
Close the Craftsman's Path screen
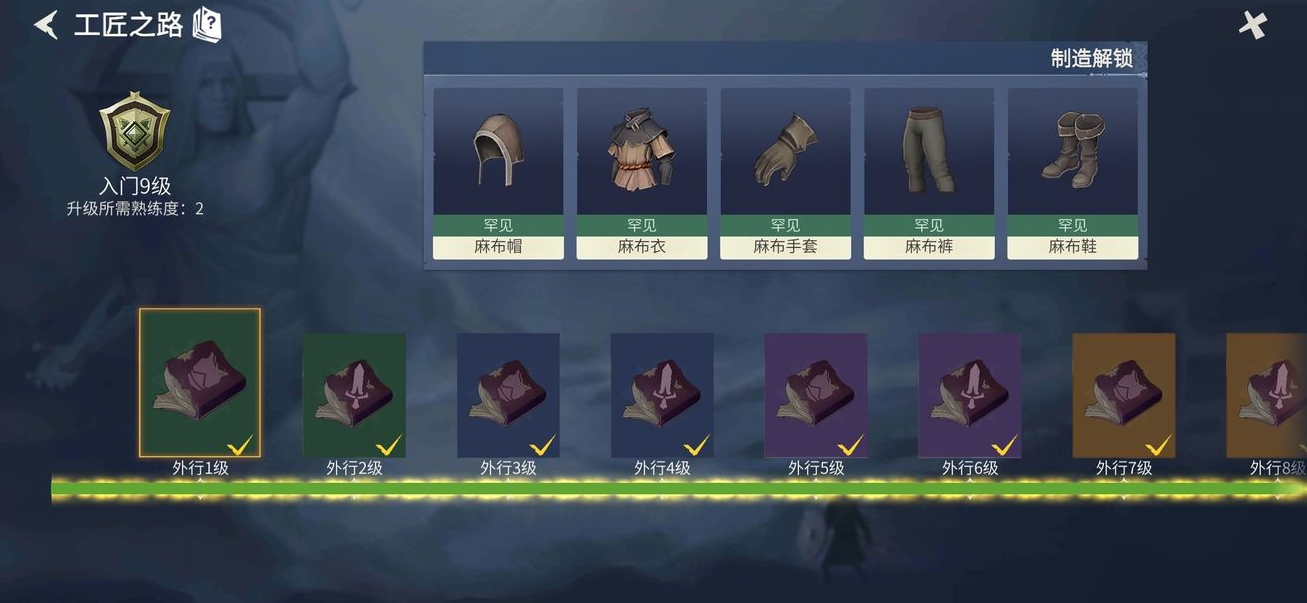(1252, 26)
